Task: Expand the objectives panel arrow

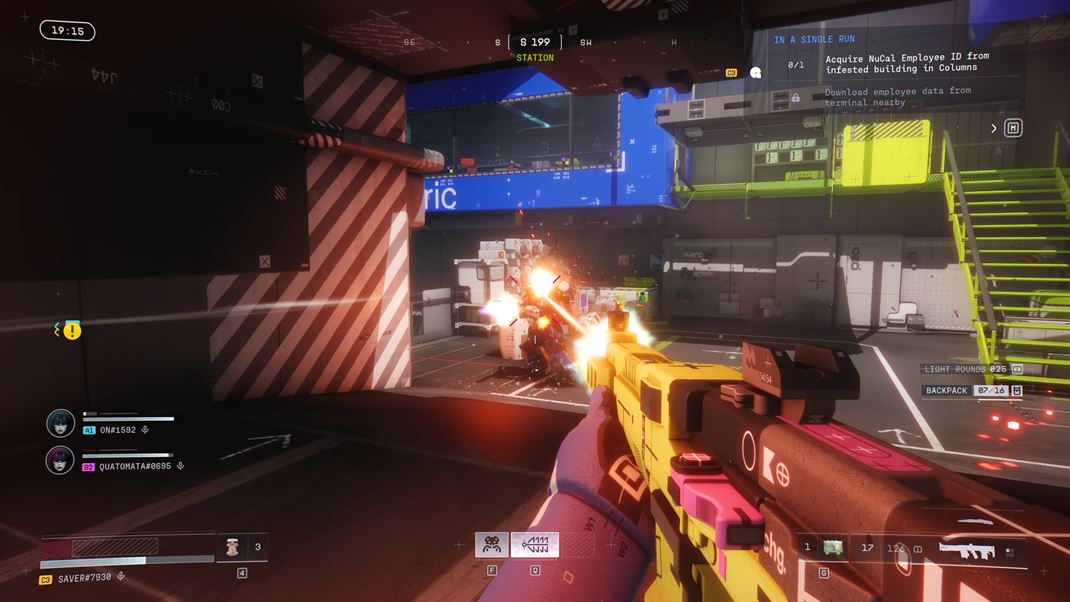Action: (x=994, y=128)
